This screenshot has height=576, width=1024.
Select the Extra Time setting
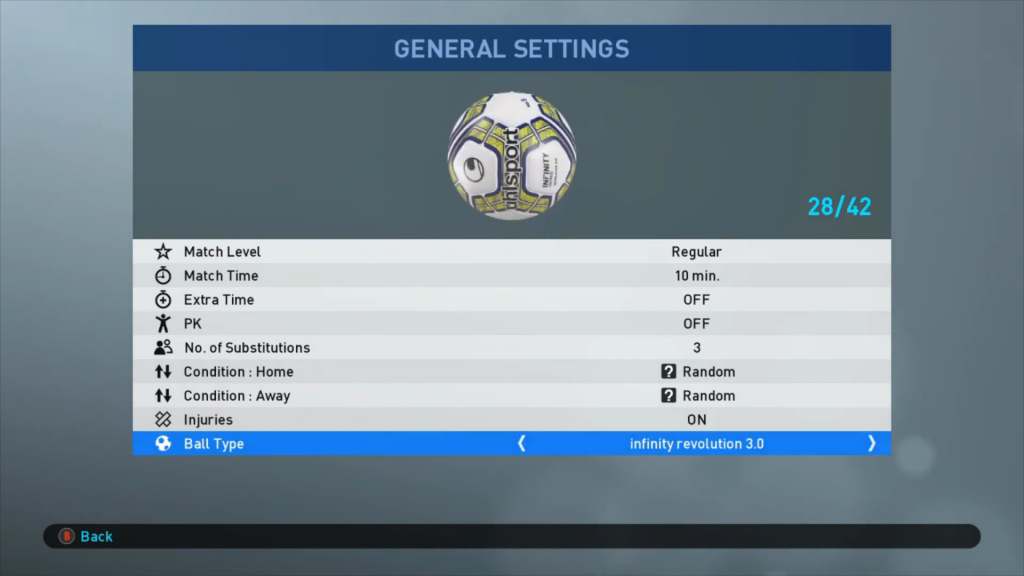pyautogui.click(x=511, y=300)
